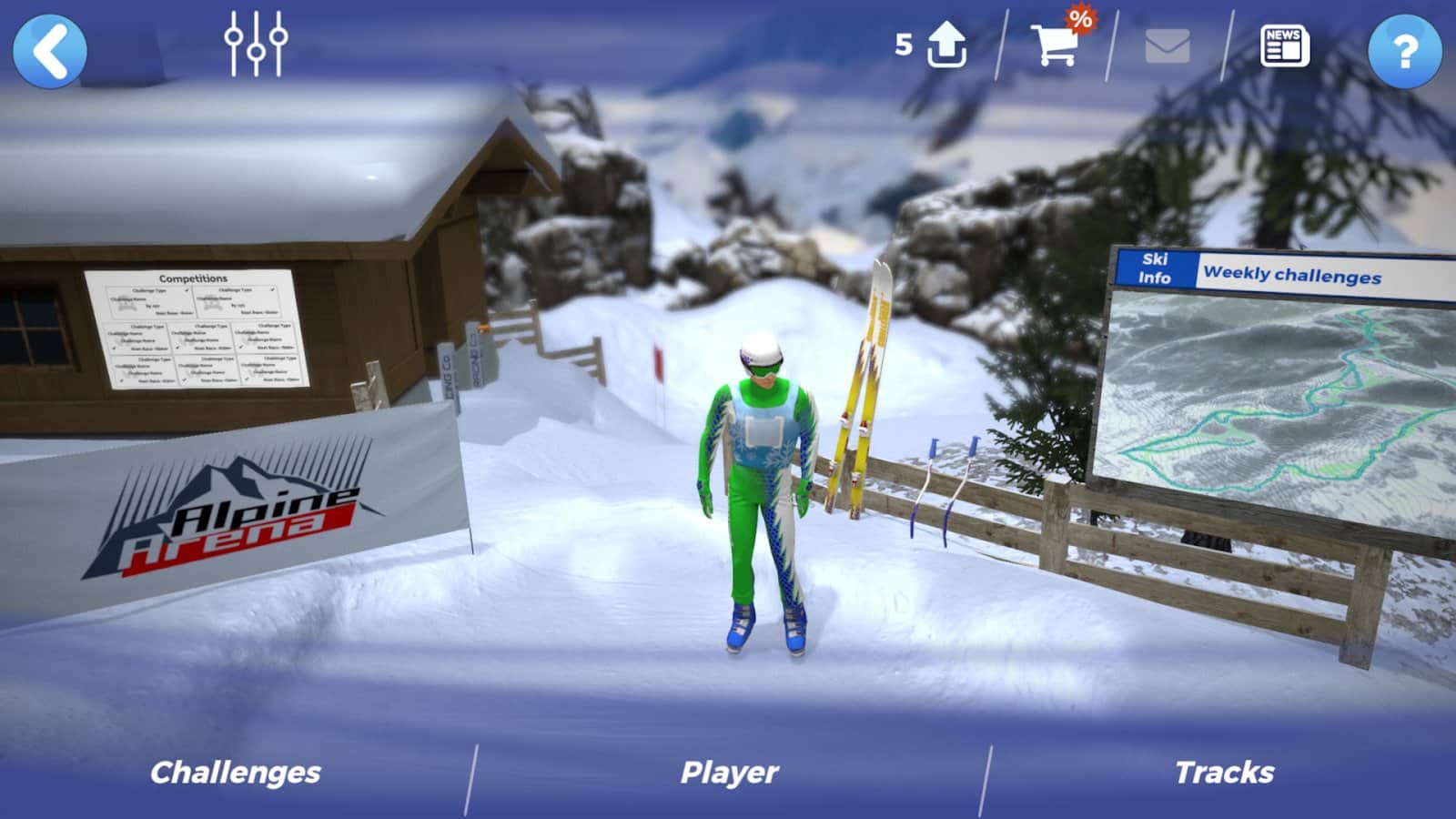Open the mail envelope inbox
This screenshot has height=819, width=1456.
(x=1168, y=46)
